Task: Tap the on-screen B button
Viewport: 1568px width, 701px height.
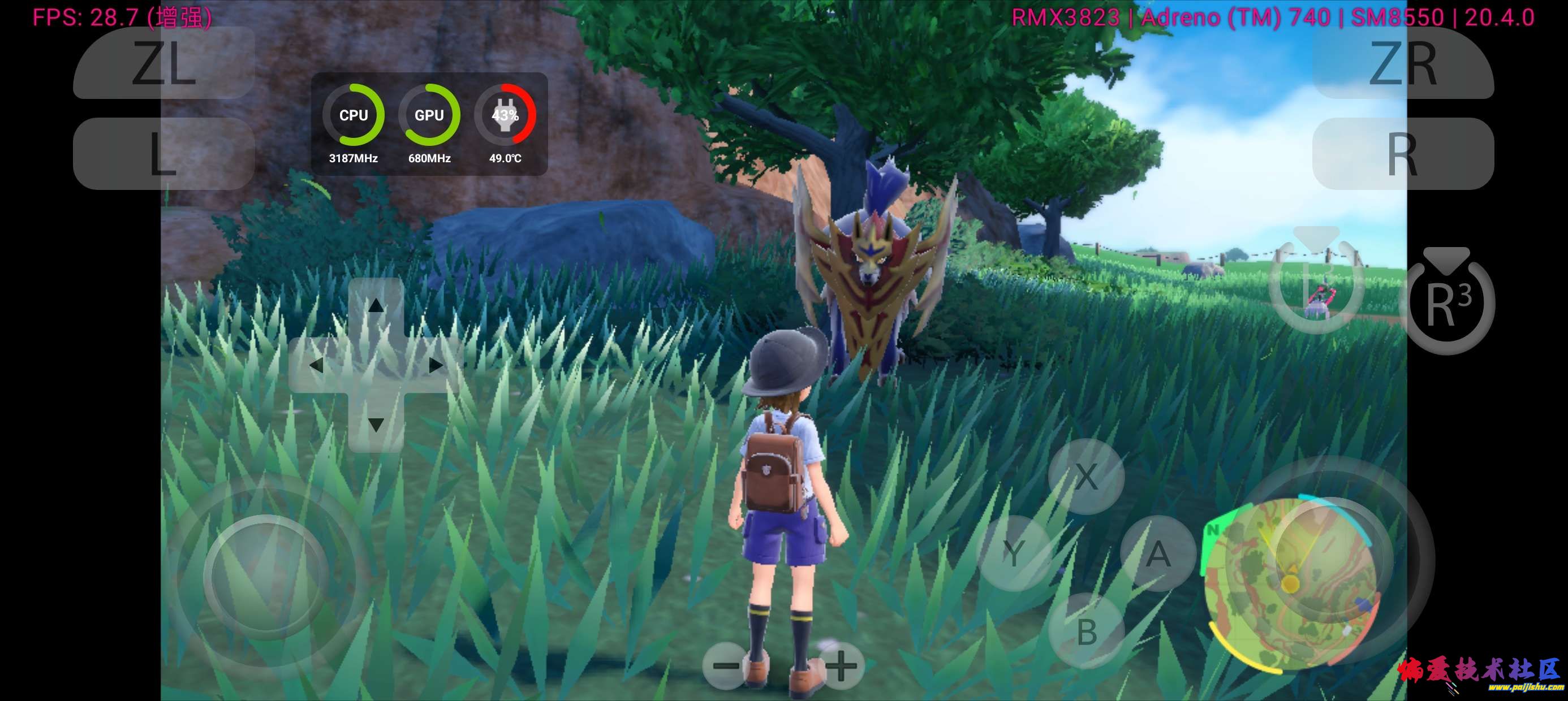Action: [1087, 631]
